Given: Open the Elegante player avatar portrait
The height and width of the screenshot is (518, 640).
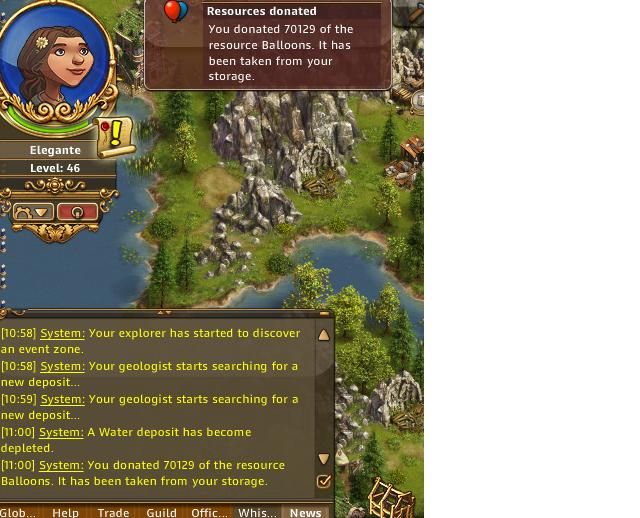Looking at the screenshot, I should coord(54,60).
